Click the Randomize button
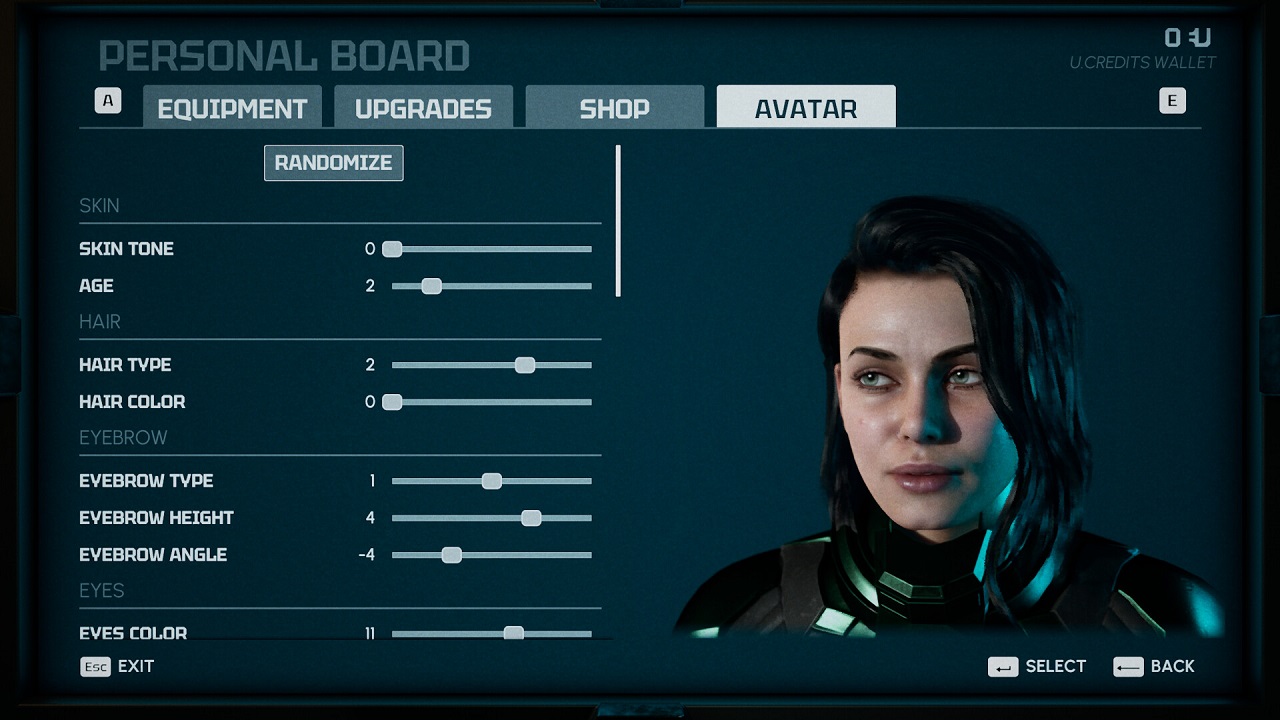The width and height of the screenshot is (1280, 720). pos(333,163)
